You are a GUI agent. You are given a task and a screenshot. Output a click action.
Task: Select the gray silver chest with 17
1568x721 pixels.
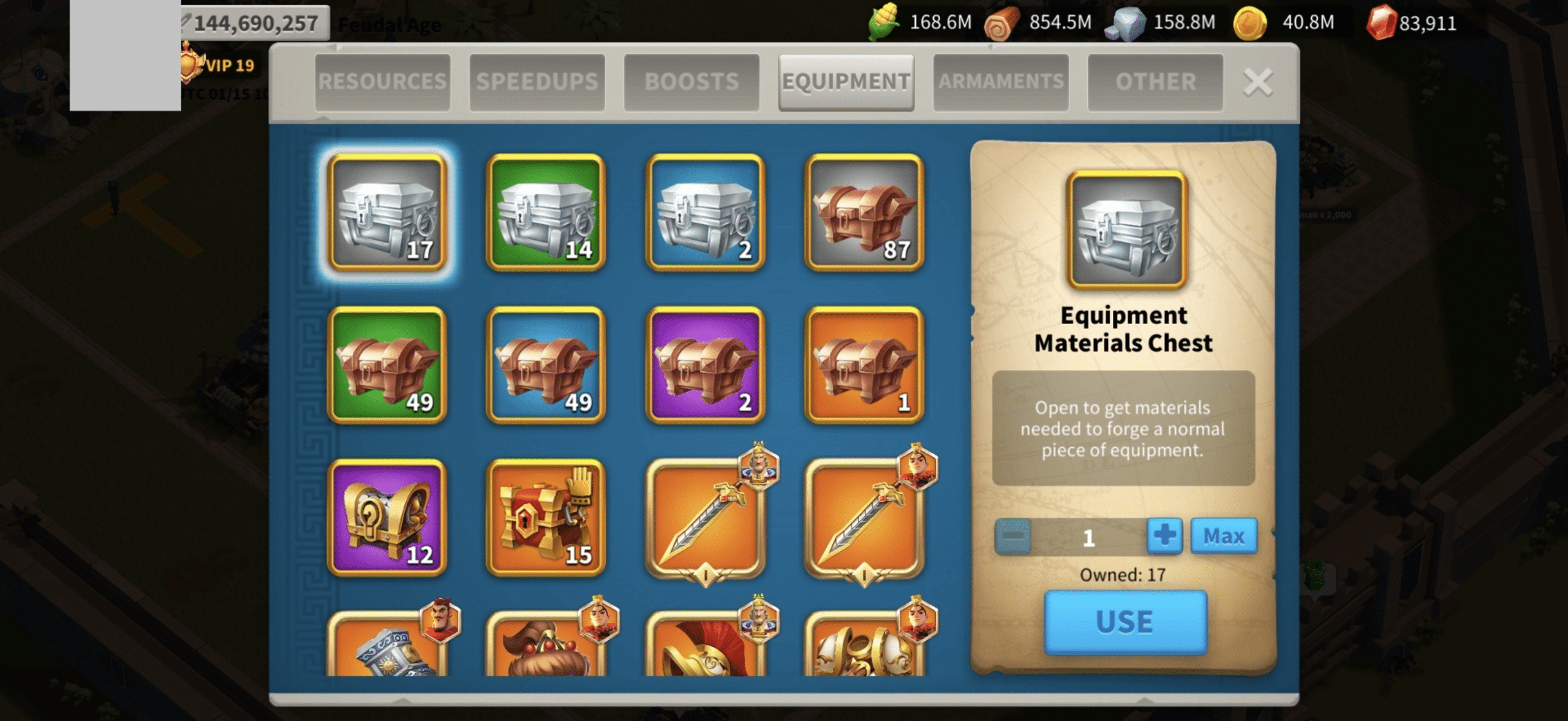pyautogui.click(x=387, y=212)
